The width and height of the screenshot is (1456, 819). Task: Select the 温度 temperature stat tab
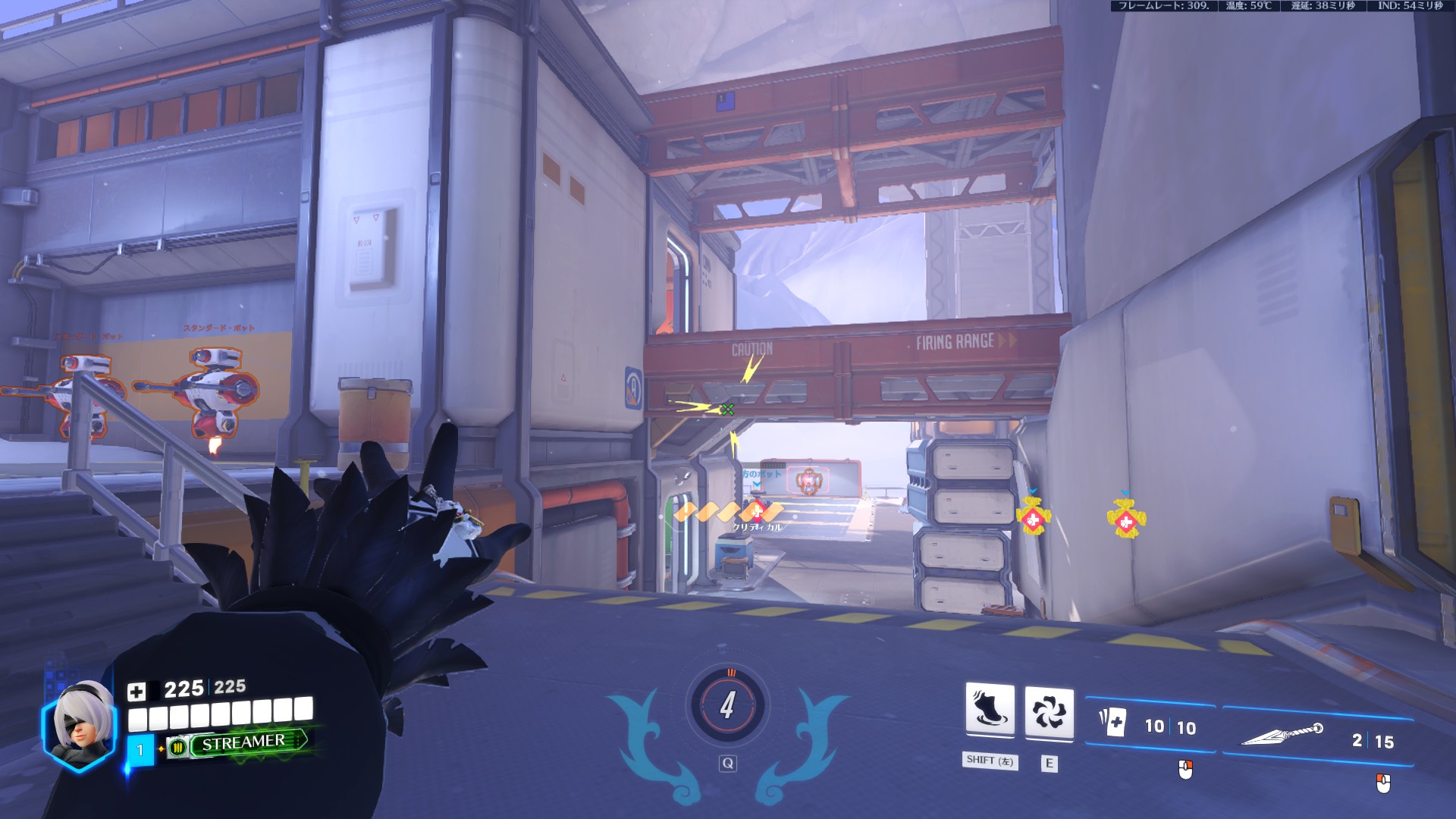point(1248,7)
